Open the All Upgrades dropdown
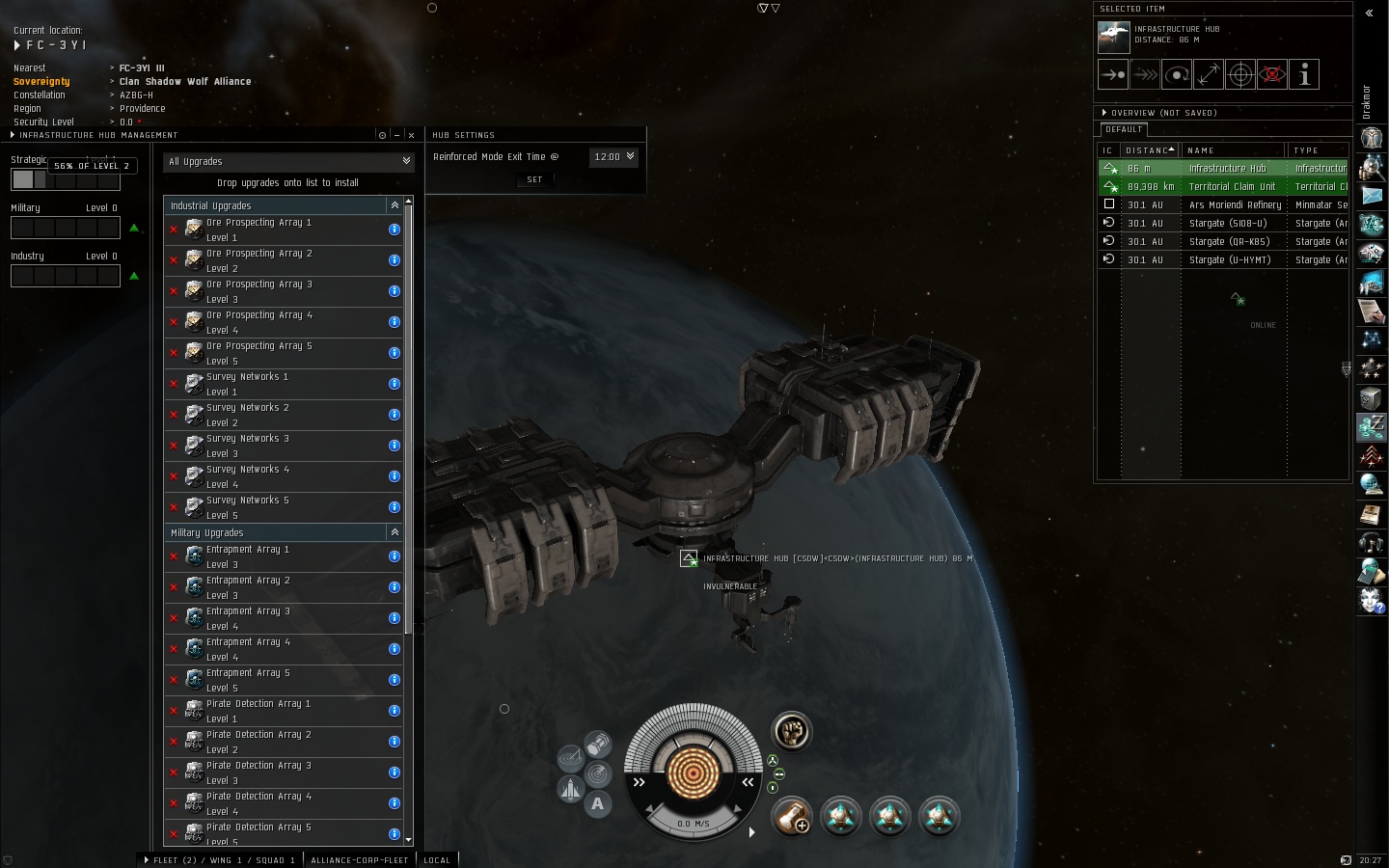This screenshot has width=1389, height=868. (288, 162)
